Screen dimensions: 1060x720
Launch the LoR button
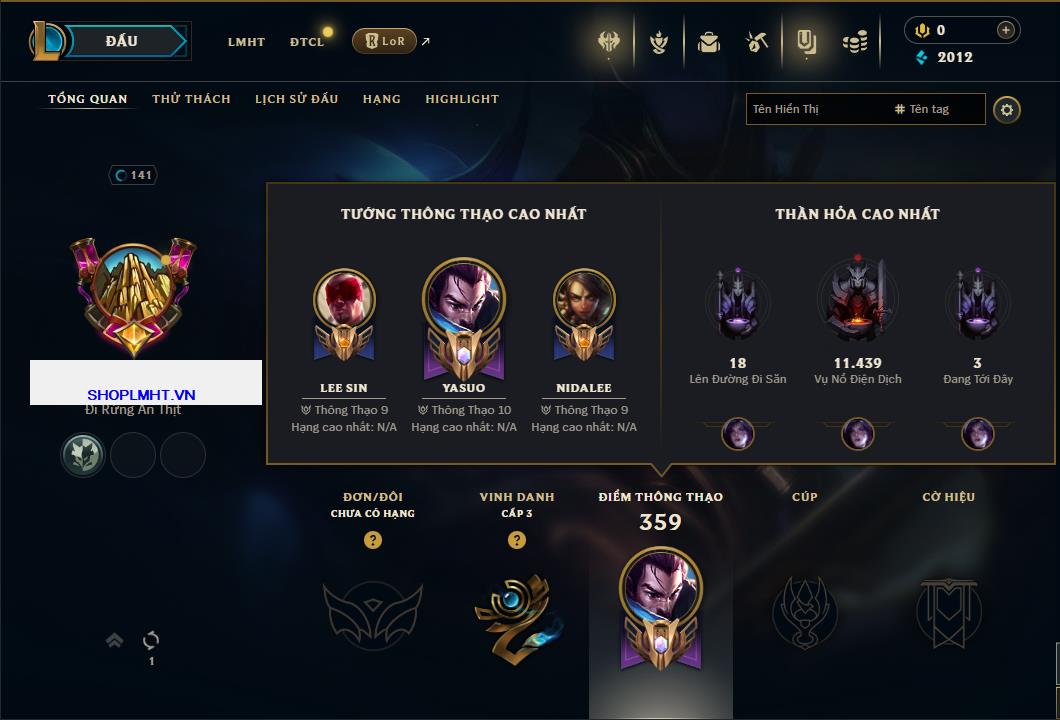coord(384,41)
